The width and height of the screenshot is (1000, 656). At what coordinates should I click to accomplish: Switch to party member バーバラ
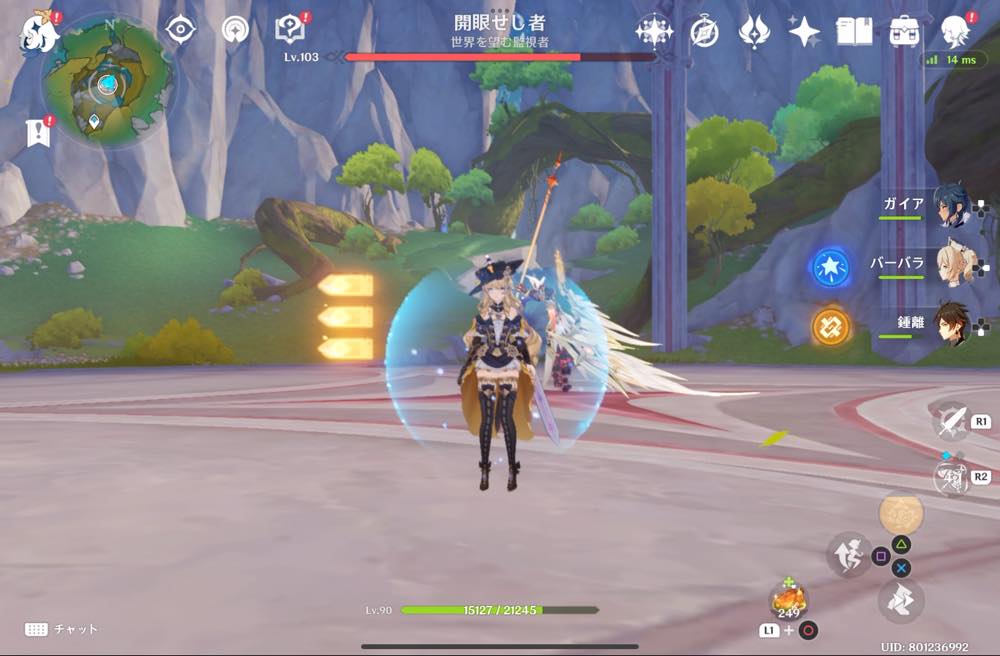tap(950, 264)
